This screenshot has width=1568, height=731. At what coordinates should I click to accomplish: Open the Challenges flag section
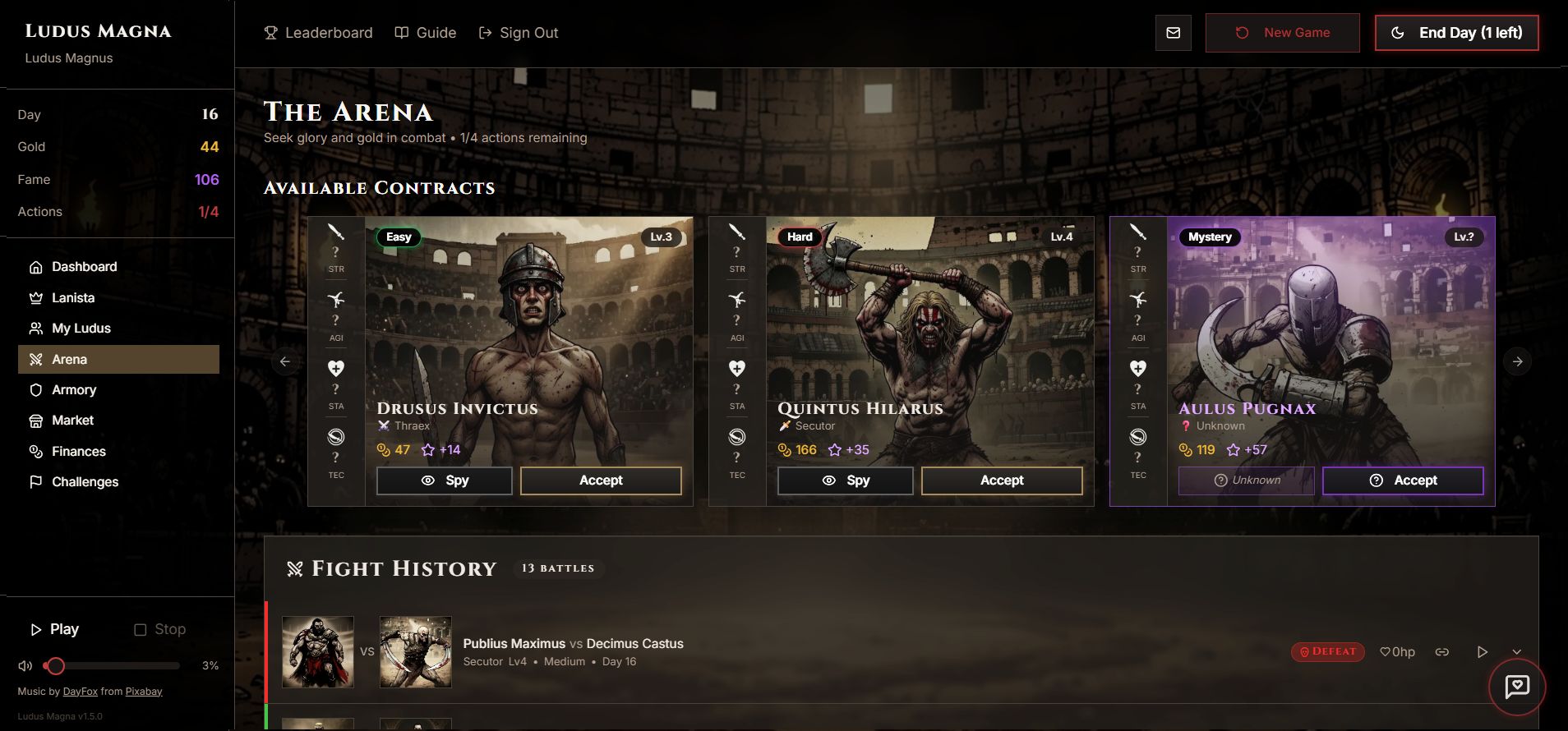coord(35,481)
